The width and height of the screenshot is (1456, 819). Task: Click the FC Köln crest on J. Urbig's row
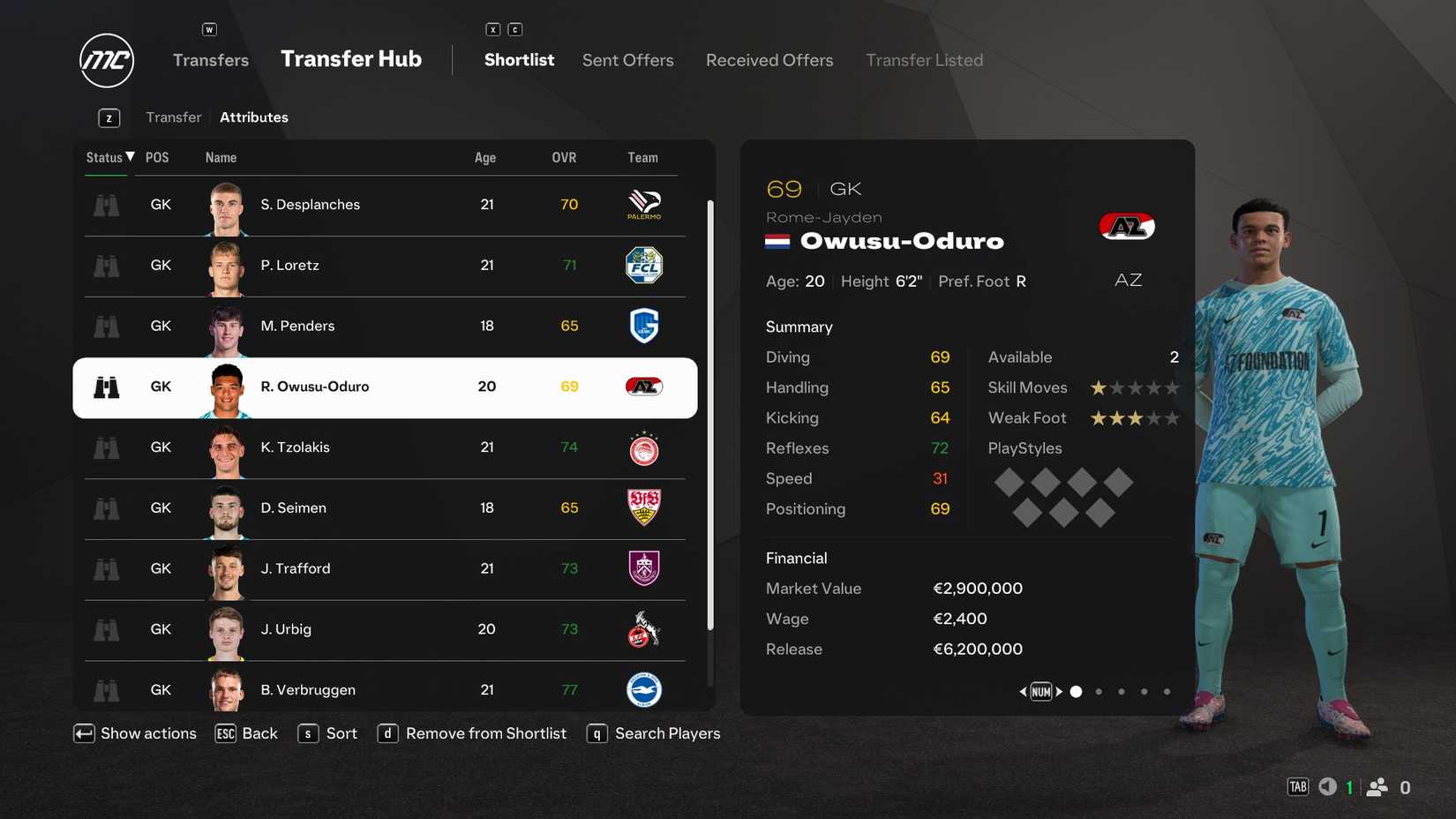coord(643,629)
